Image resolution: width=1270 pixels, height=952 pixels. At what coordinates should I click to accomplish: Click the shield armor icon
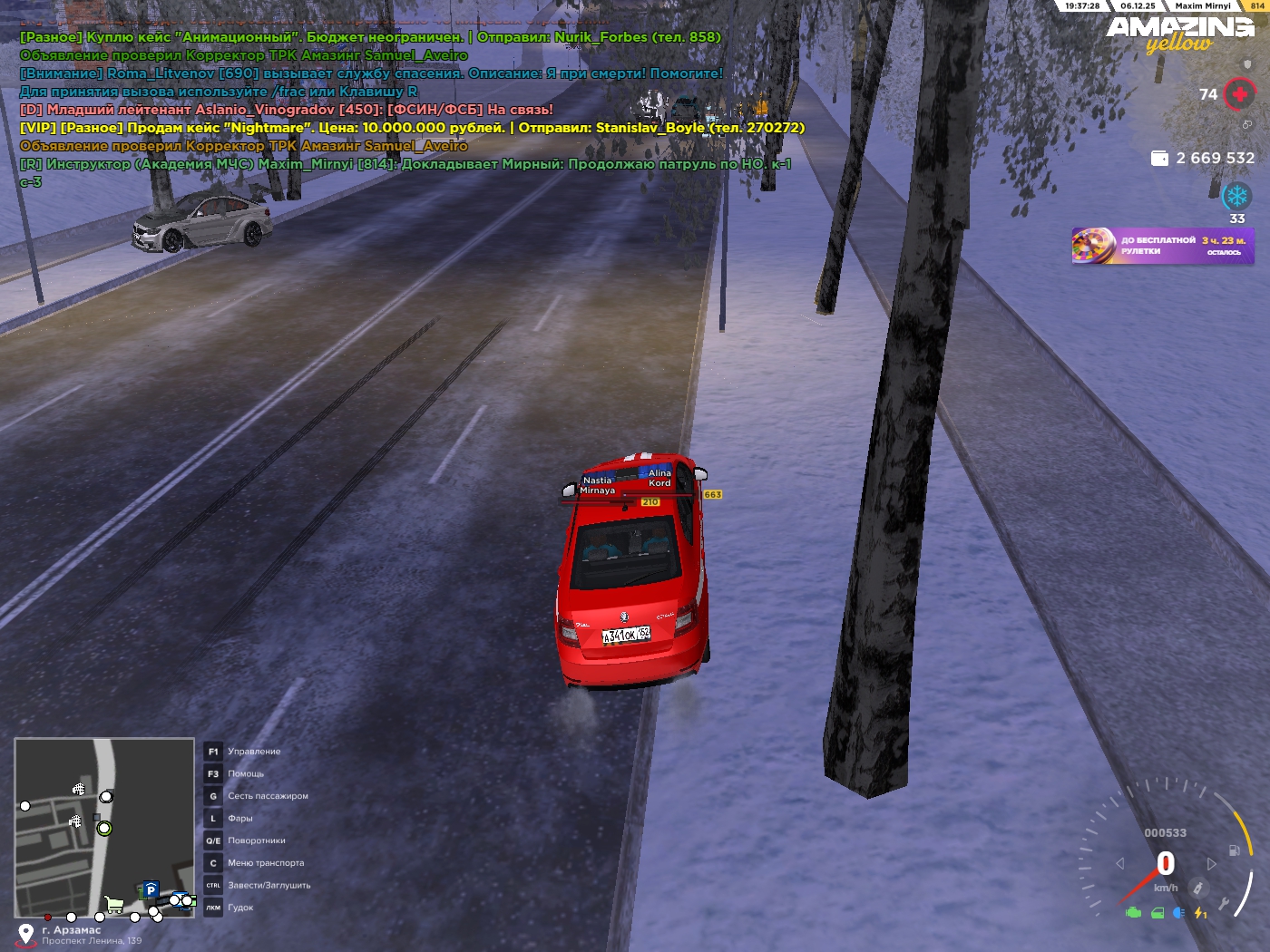[1247, 64]
